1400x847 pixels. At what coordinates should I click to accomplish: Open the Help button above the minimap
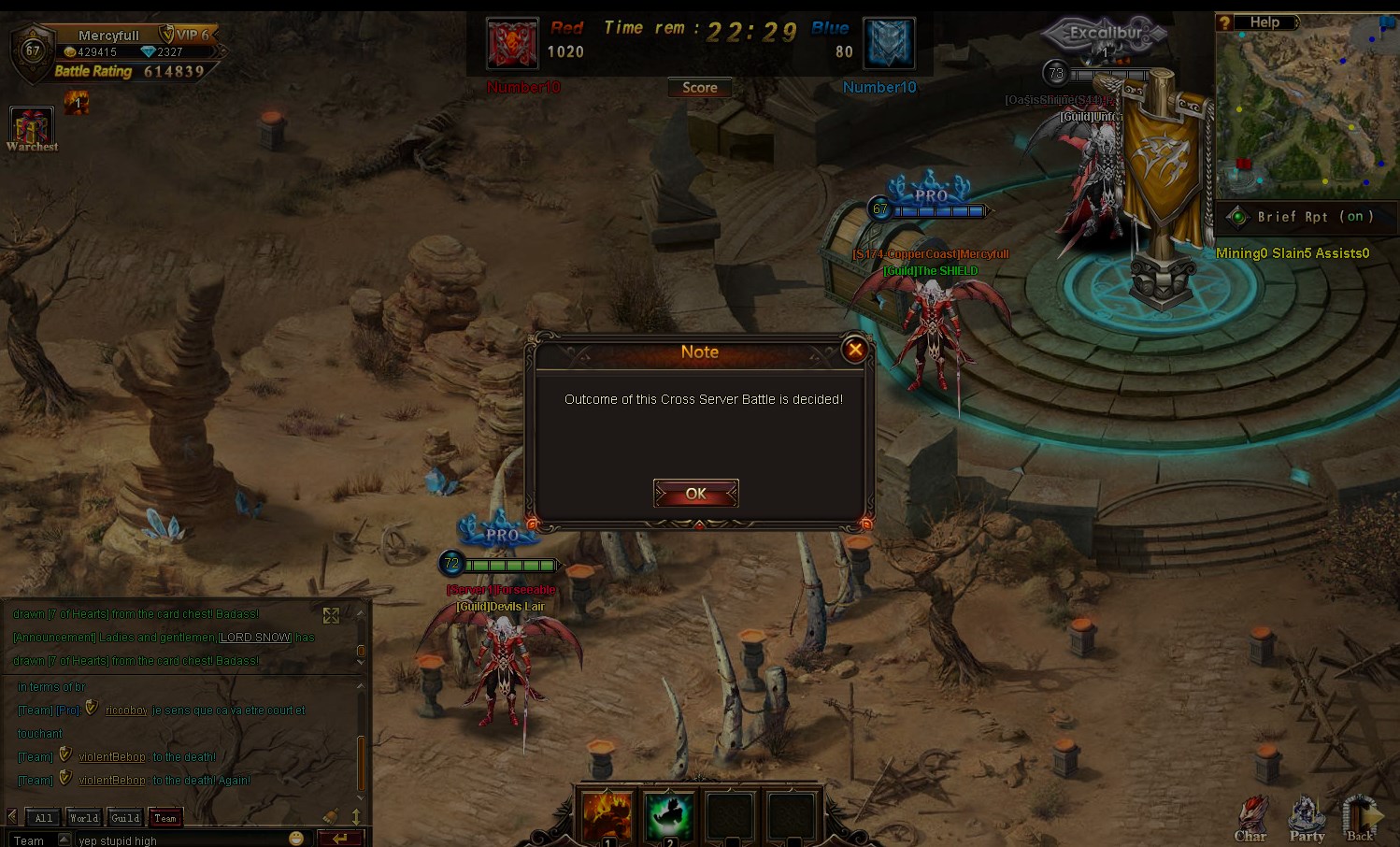pos(1264,22)
